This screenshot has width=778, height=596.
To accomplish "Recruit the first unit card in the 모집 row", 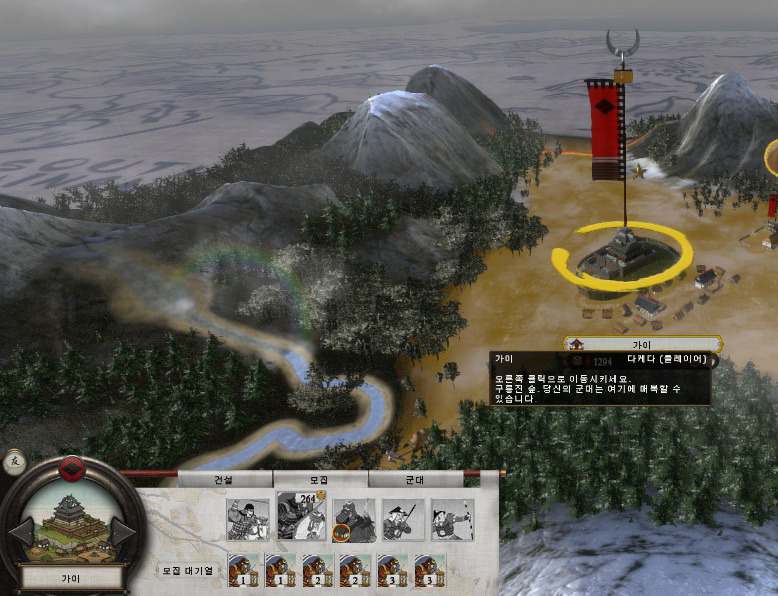I will pyautogui.click(x=247, y=520).
